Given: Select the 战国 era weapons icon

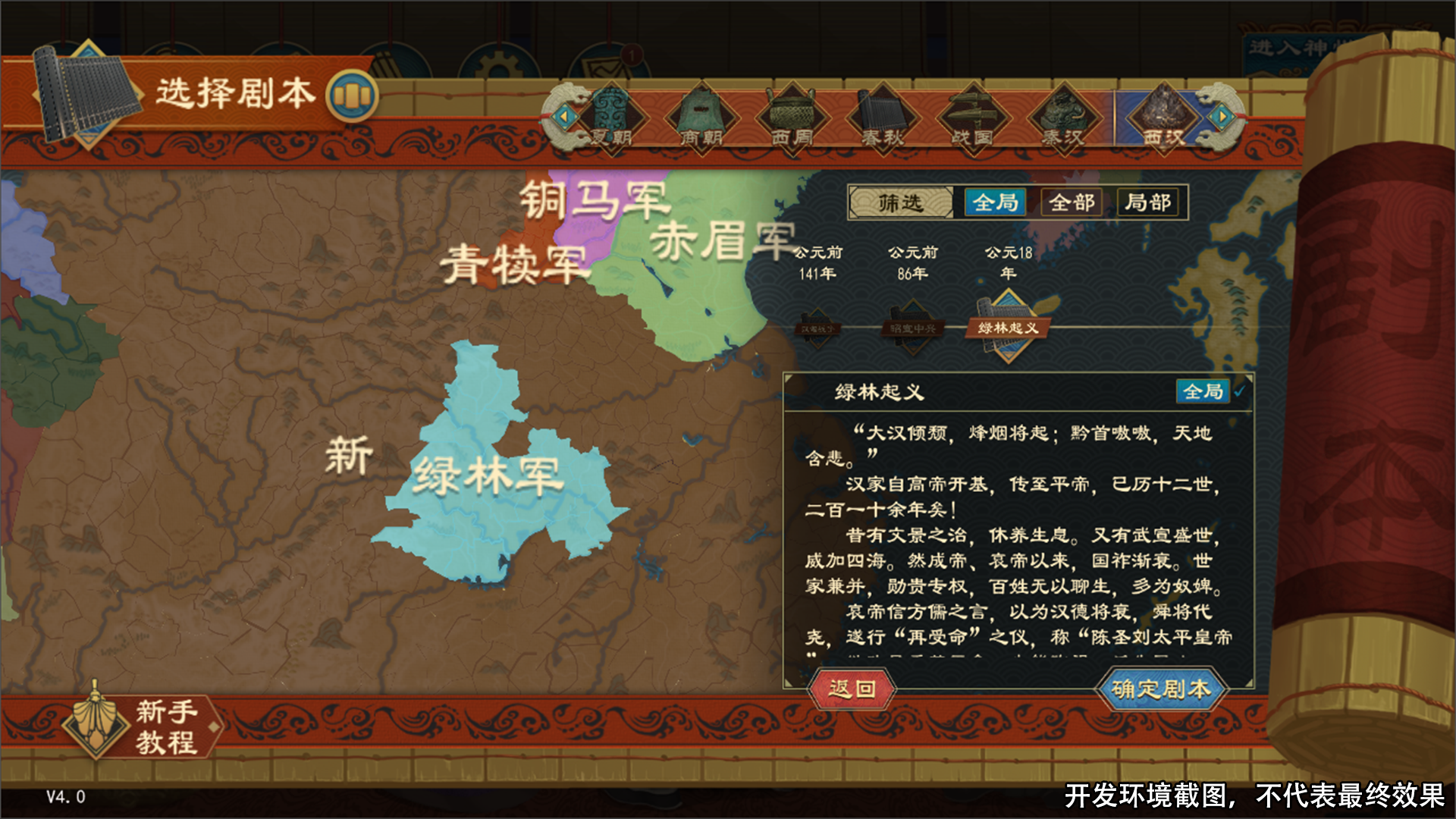Looking at the screenshot, I should (x=972, y=115).
